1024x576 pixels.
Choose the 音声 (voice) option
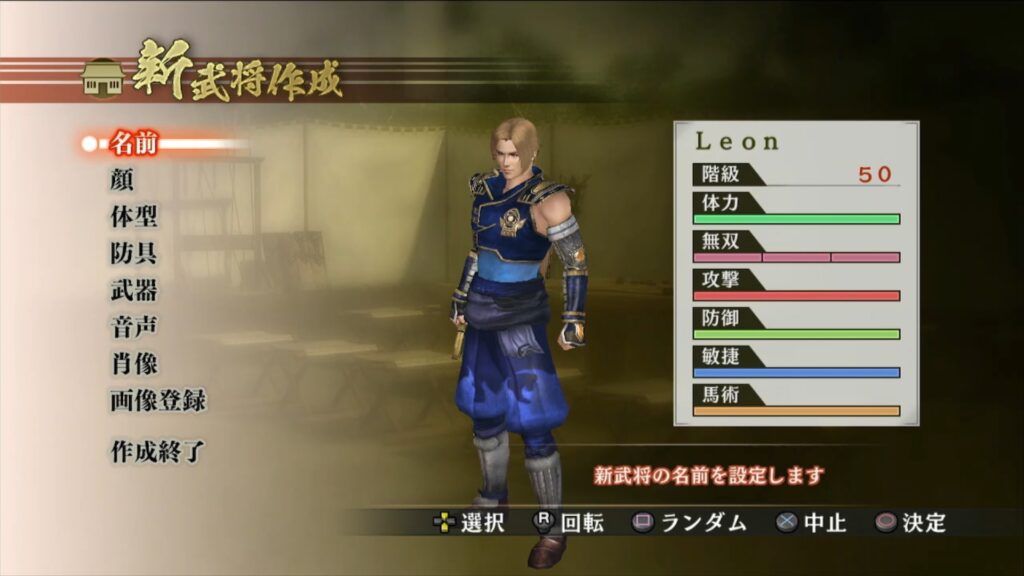[134, 327]
